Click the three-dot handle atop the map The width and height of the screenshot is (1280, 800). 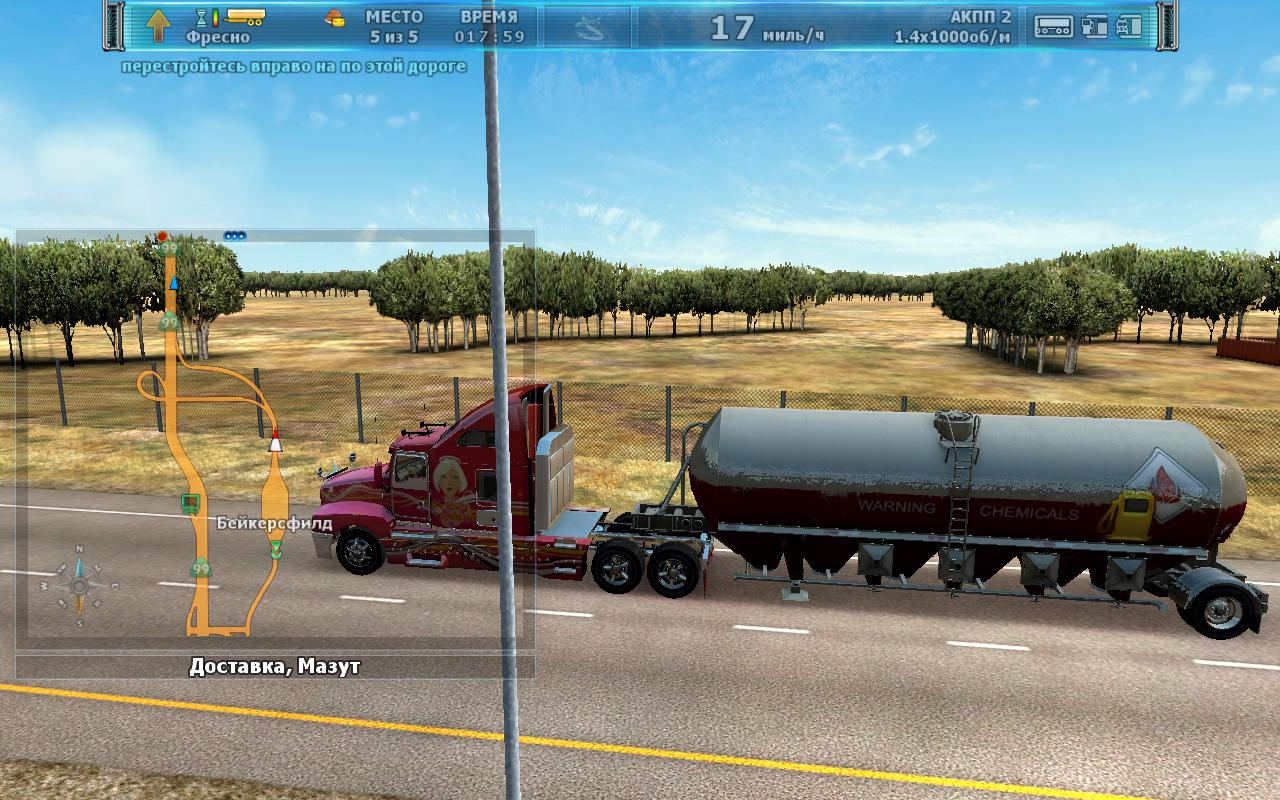coord(235,236)
